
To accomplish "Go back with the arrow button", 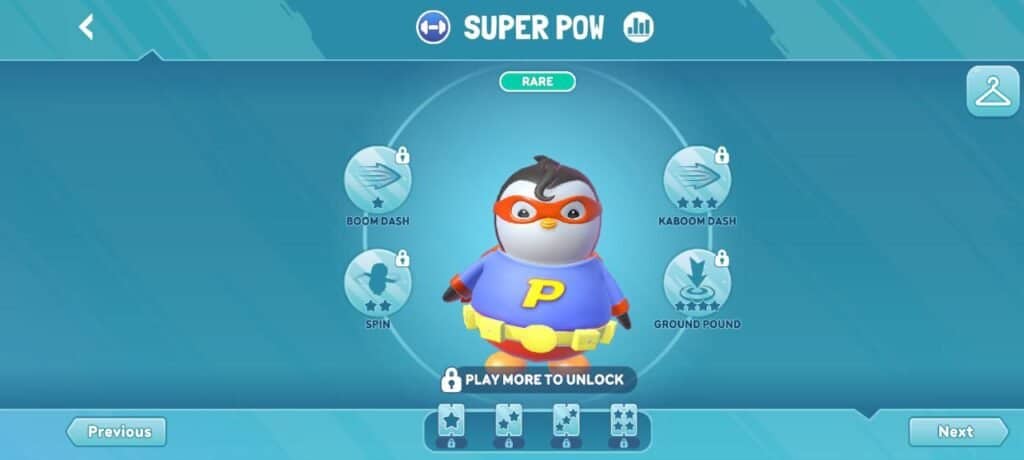I will (86, 27).
